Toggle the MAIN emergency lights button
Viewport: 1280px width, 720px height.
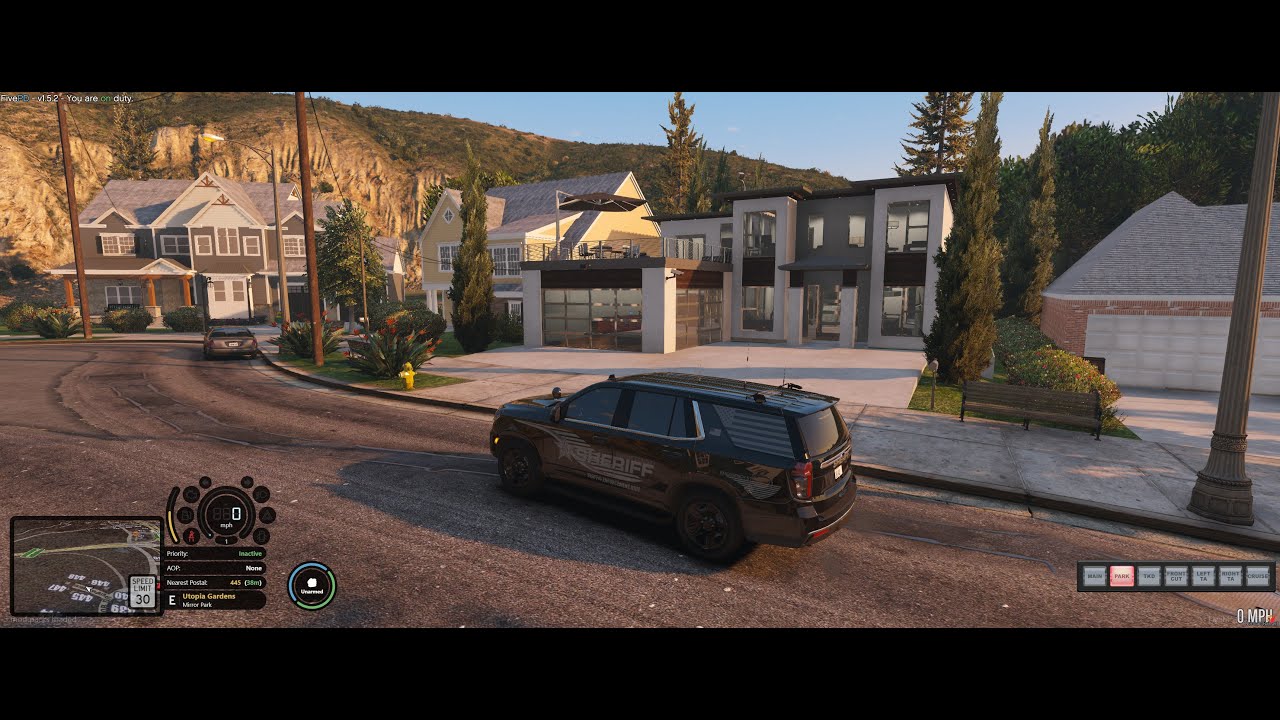[1095, 576]
